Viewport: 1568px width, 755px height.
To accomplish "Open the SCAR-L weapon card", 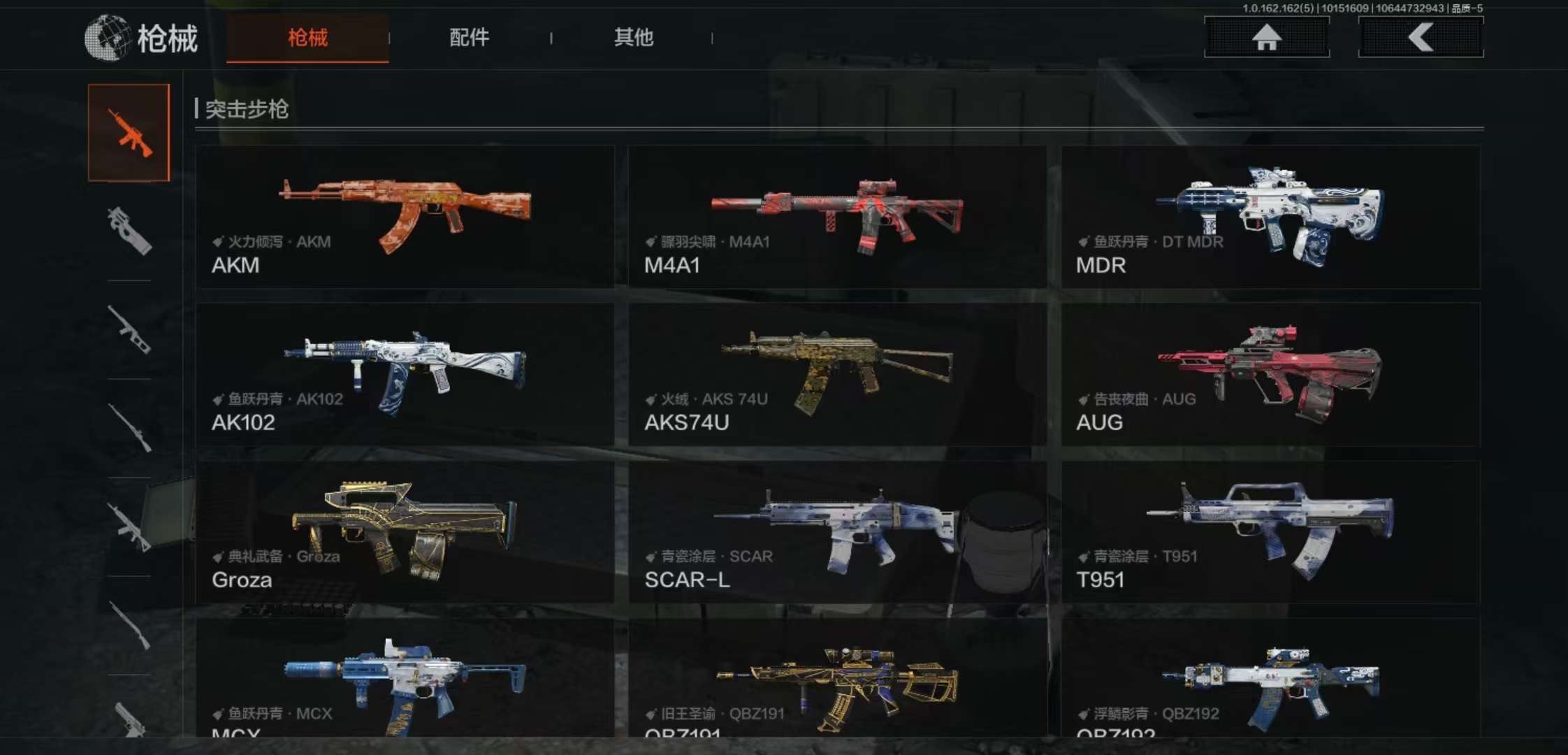I will click(837, 531).
